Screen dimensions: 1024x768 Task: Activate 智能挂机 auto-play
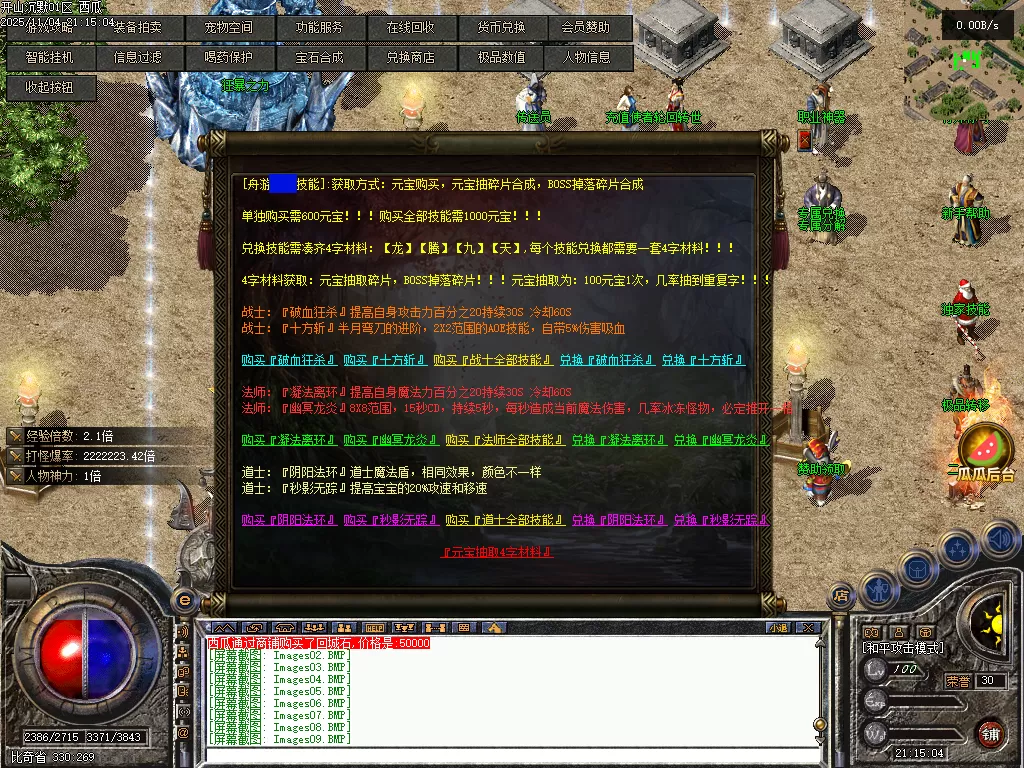pos(50,57)
